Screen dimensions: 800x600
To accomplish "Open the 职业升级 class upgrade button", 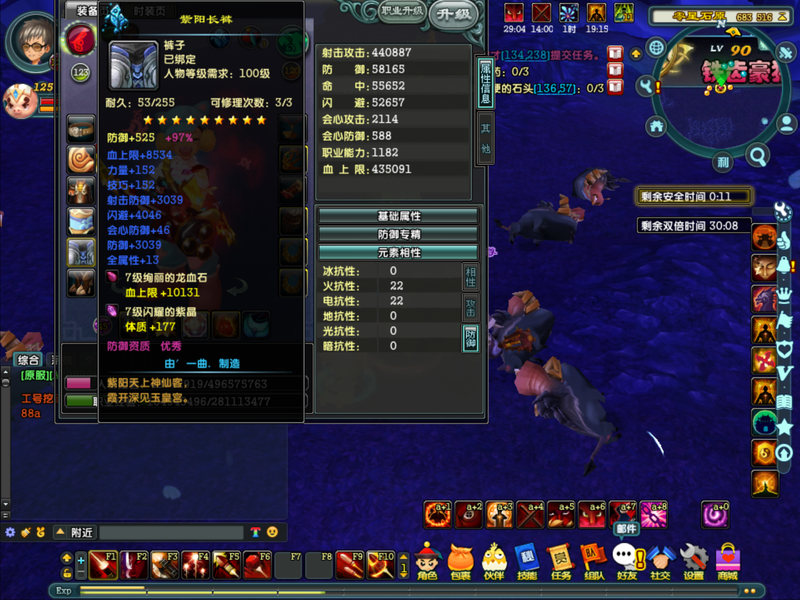I will (402, 12).
